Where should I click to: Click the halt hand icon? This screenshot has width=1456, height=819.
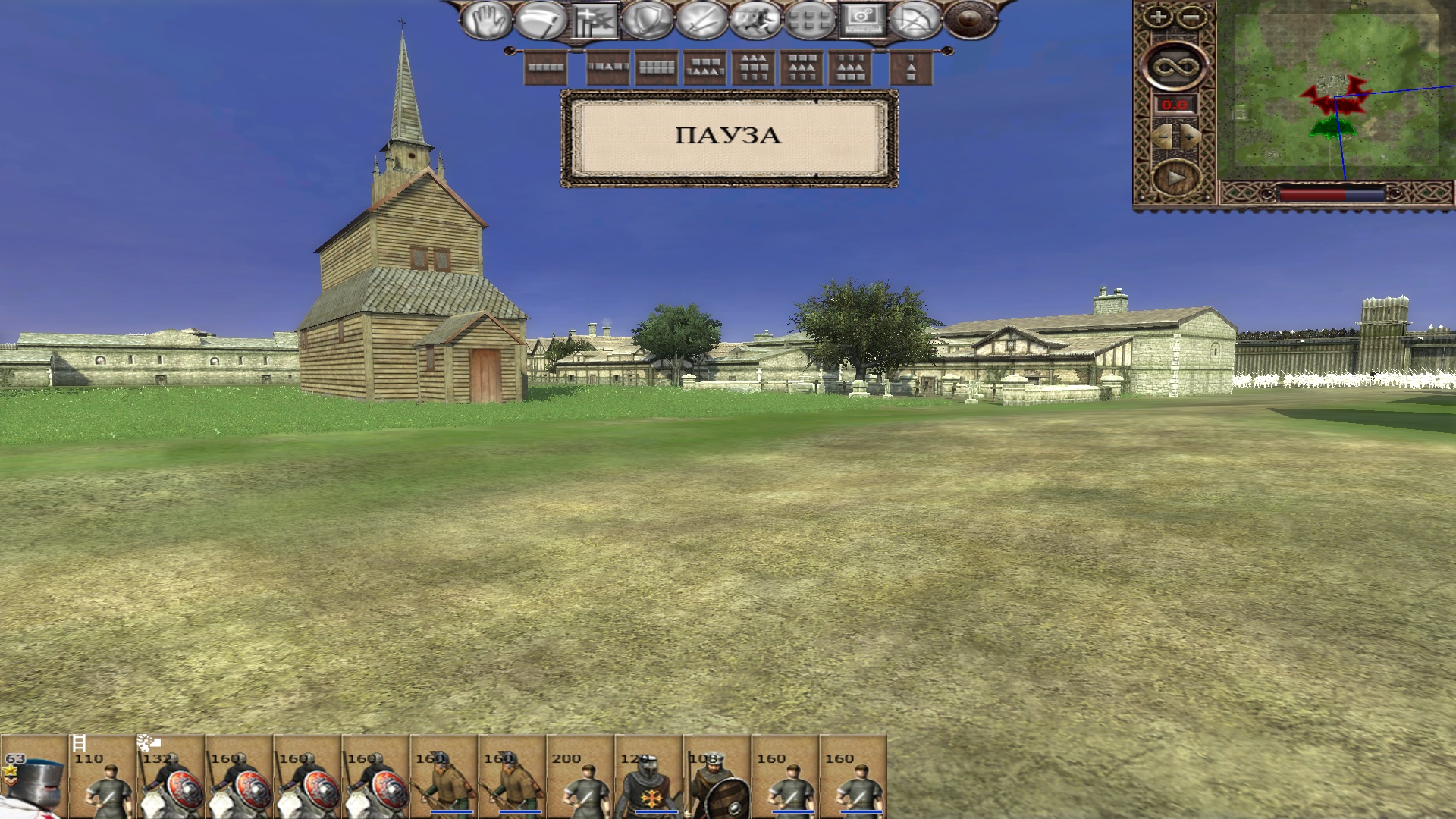click(x=486, y=20)
